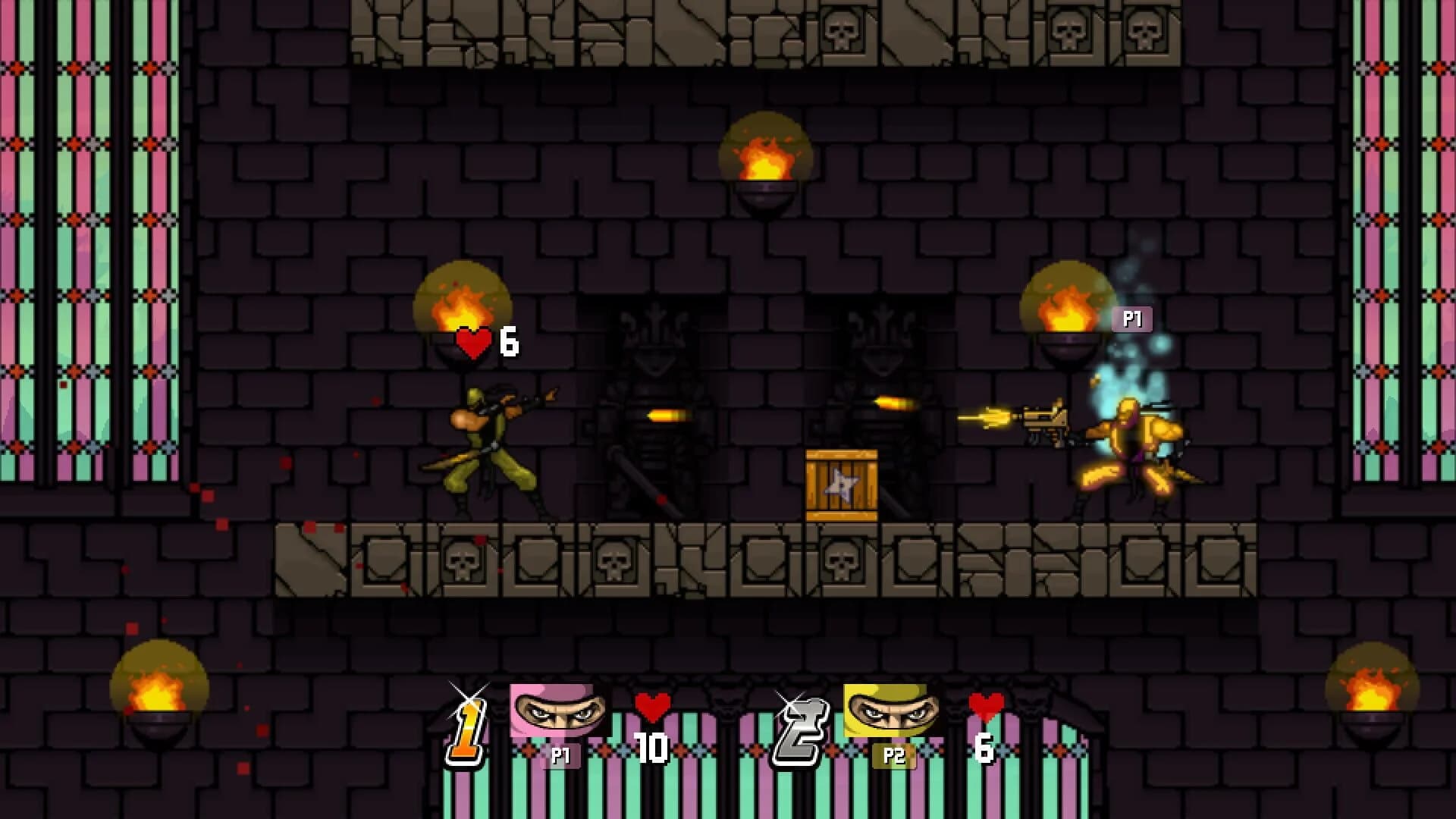This screenshot has width=1456, height=819.
Task: Click the red heart beside the P1 portrait
Action: click(654, 705)
